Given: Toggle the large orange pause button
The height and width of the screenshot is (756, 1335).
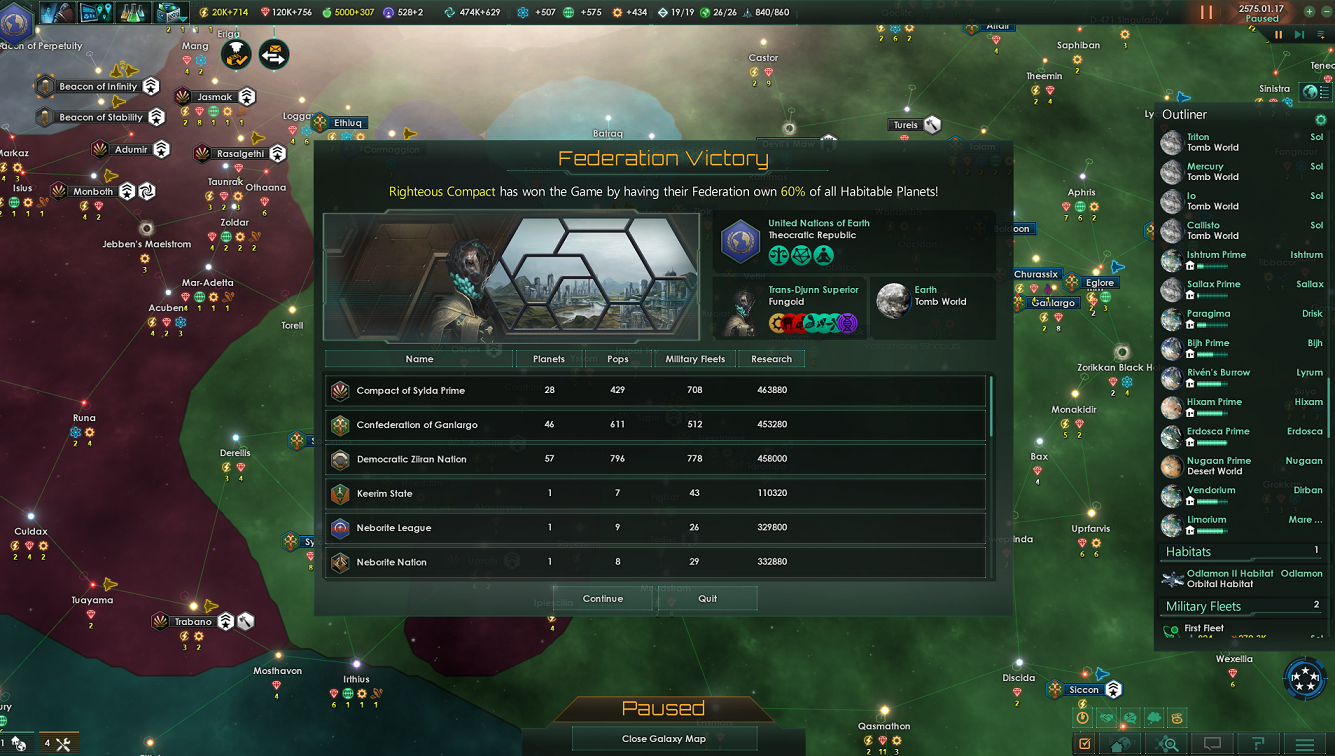Looking at the screenshot, I should point(1206,13).
